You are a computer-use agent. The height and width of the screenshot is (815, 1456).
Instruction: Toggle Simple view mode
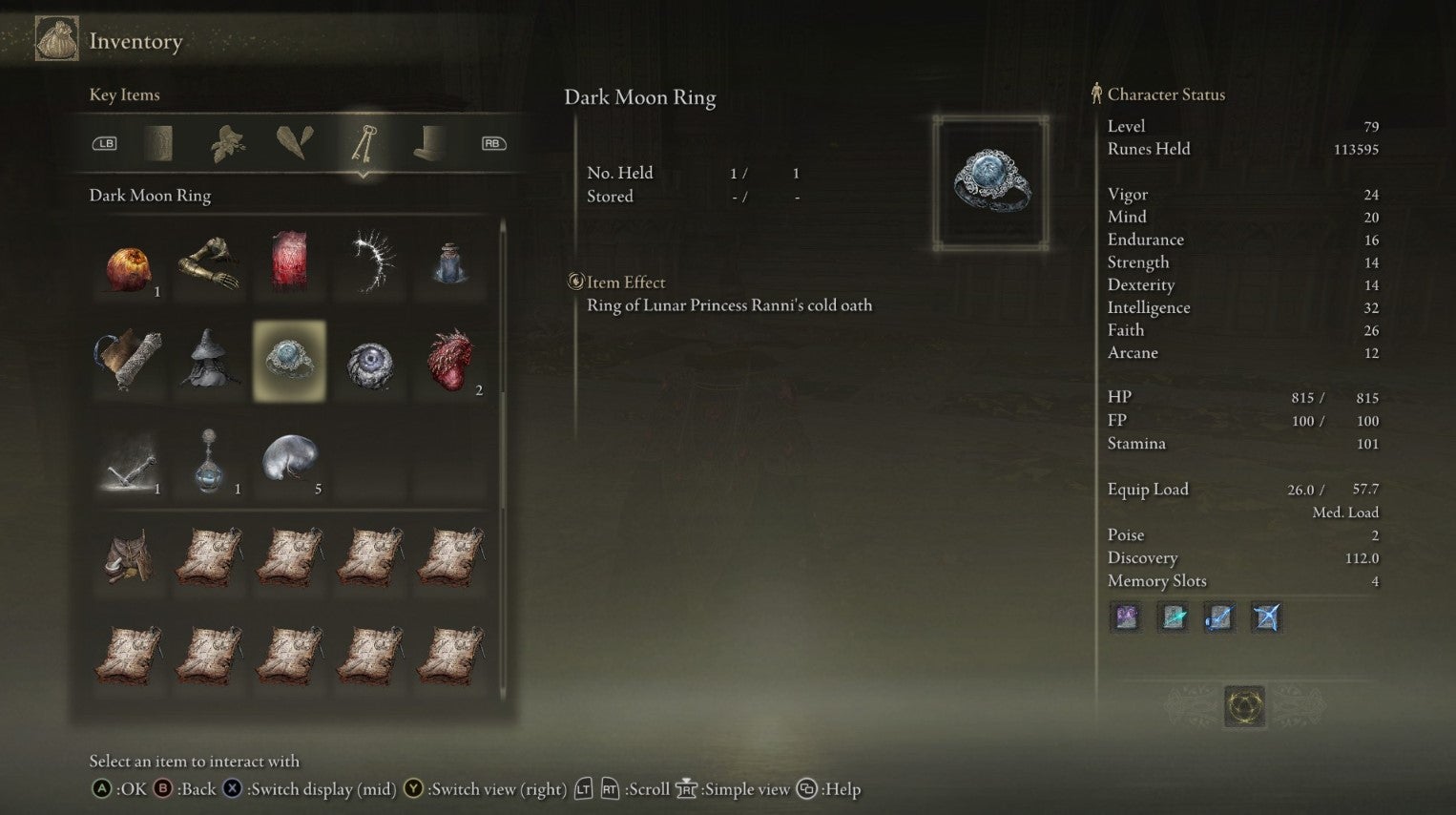tap(686, 789)
